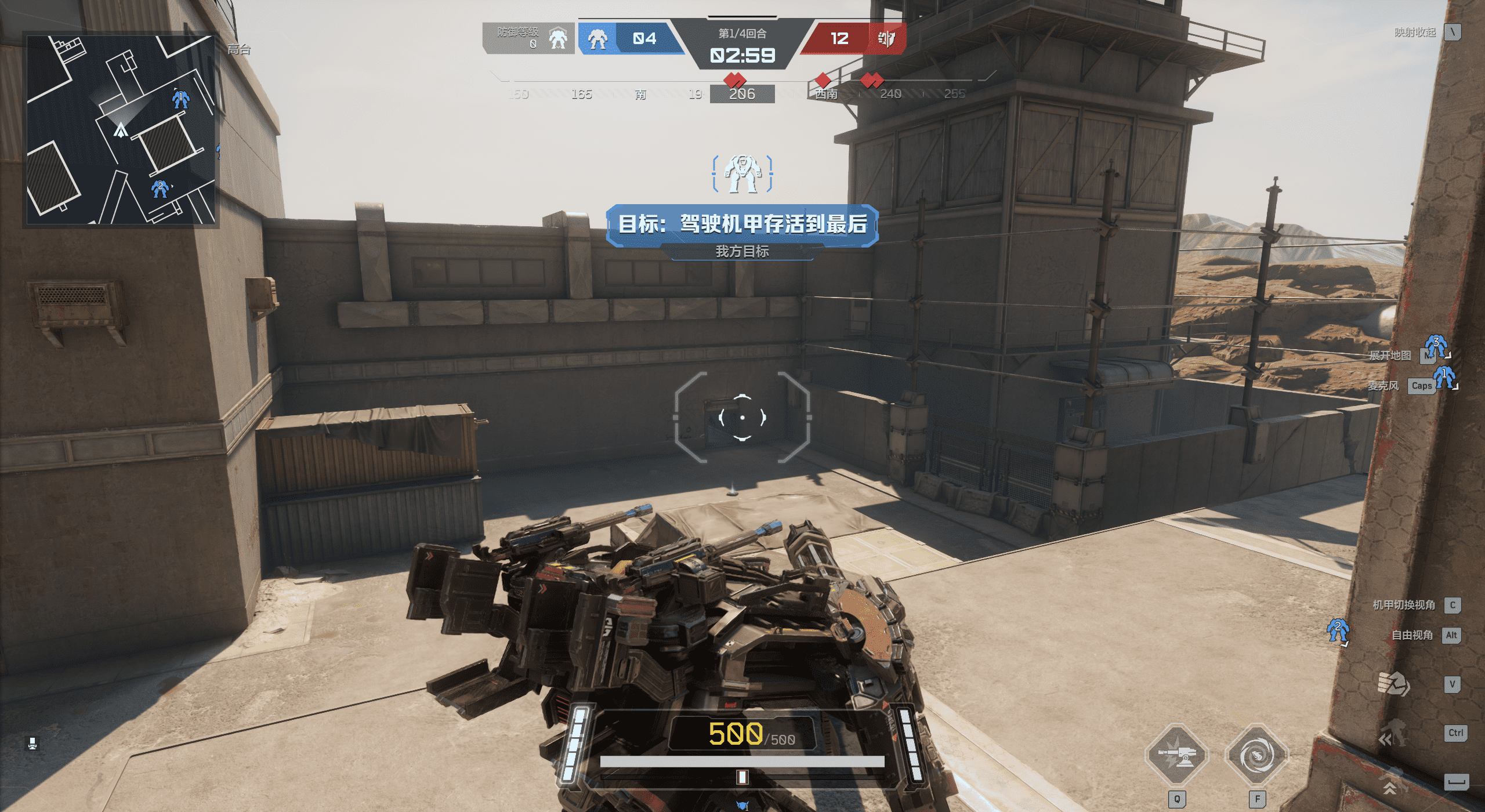
Task: Click teammate 2 marker on the minimap
Action: click(x=160, y=188)
